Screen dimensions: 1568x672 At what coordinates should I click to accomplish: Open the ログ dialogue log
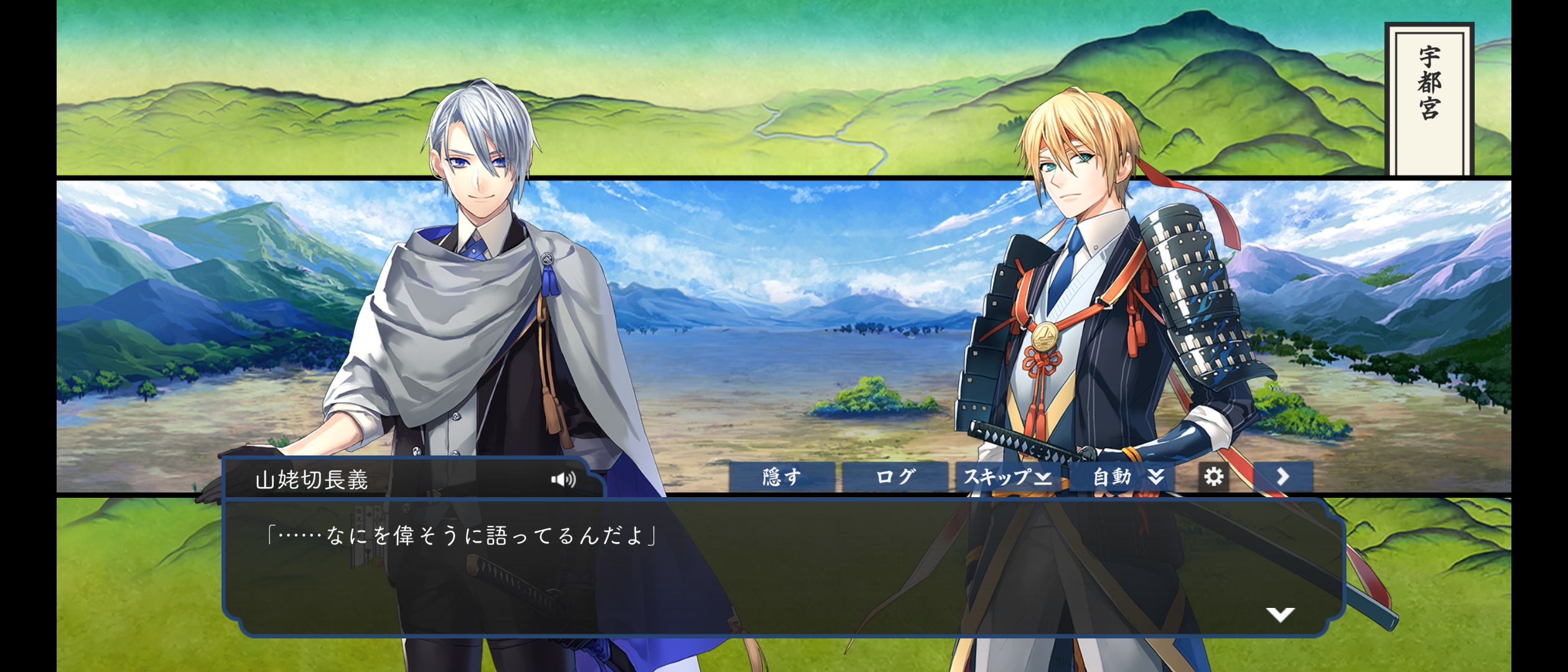(895, 477)
